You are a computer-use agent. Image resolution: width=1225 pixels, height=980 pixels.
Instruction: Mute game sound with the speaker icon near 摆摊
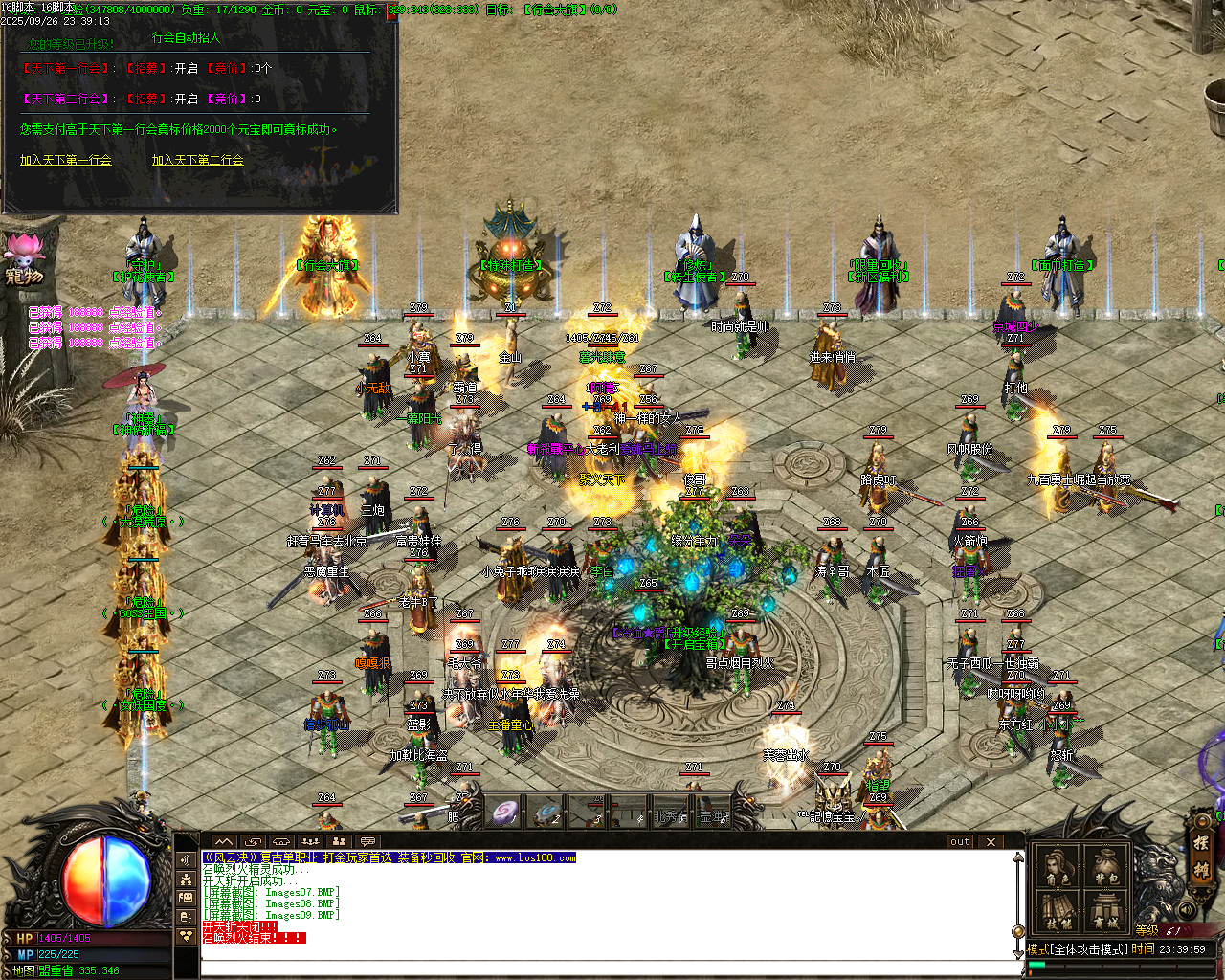1186,909
